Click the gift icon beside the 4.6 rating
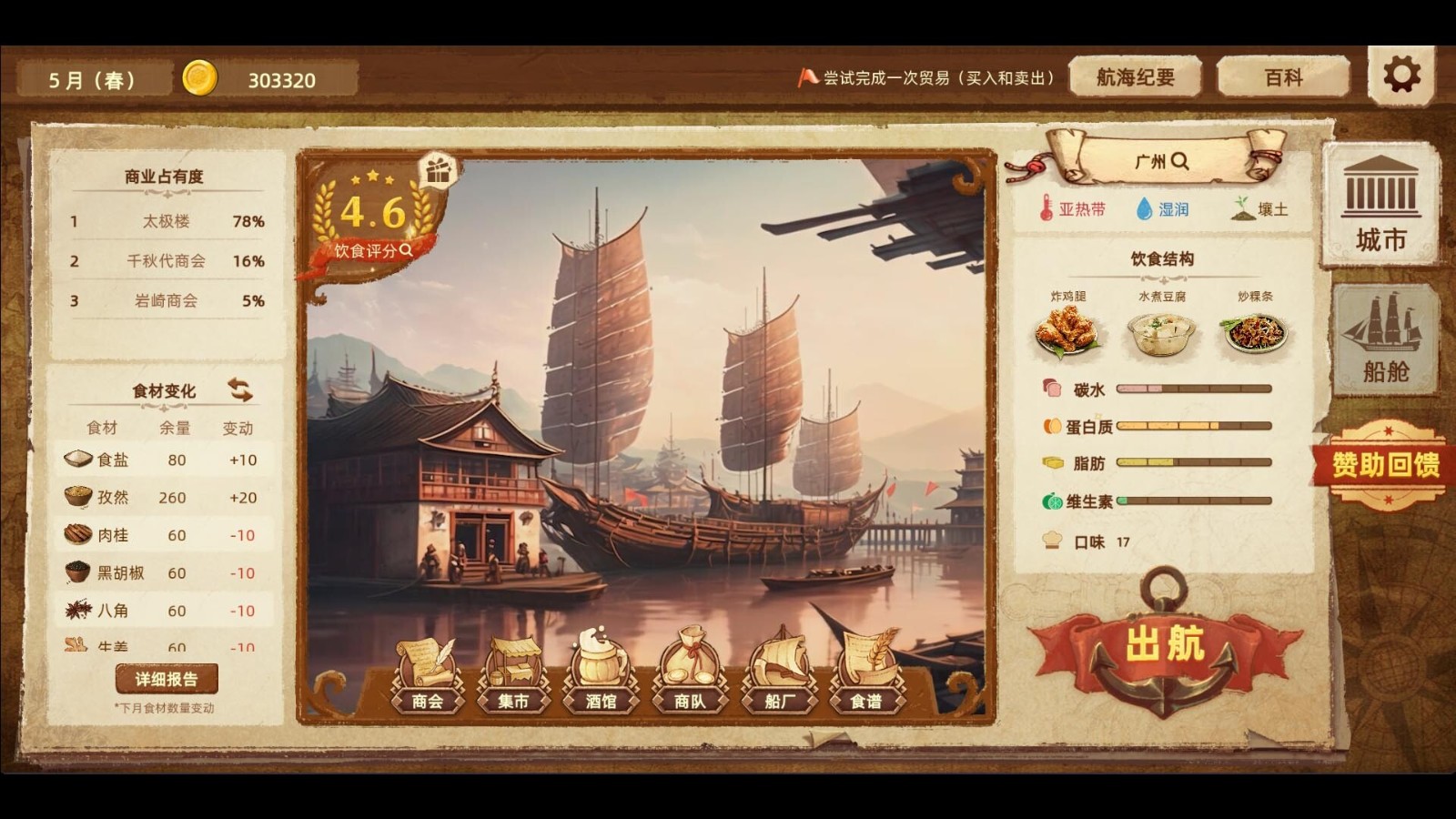The width and height of the screenshot is (1456, 819). point(439,172)
